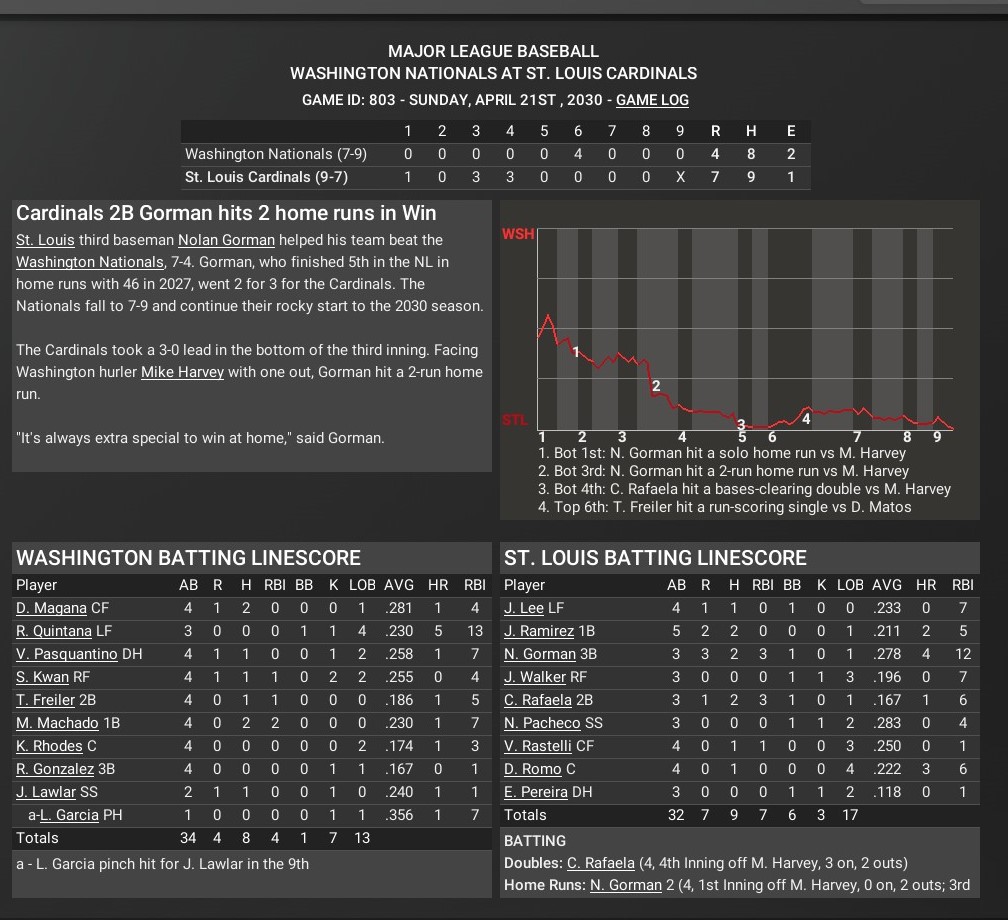Click C. Rafaela in the Doubles note
This screenshot has height=920, width=1008.
pyautogui.click(x=600, y=863)
